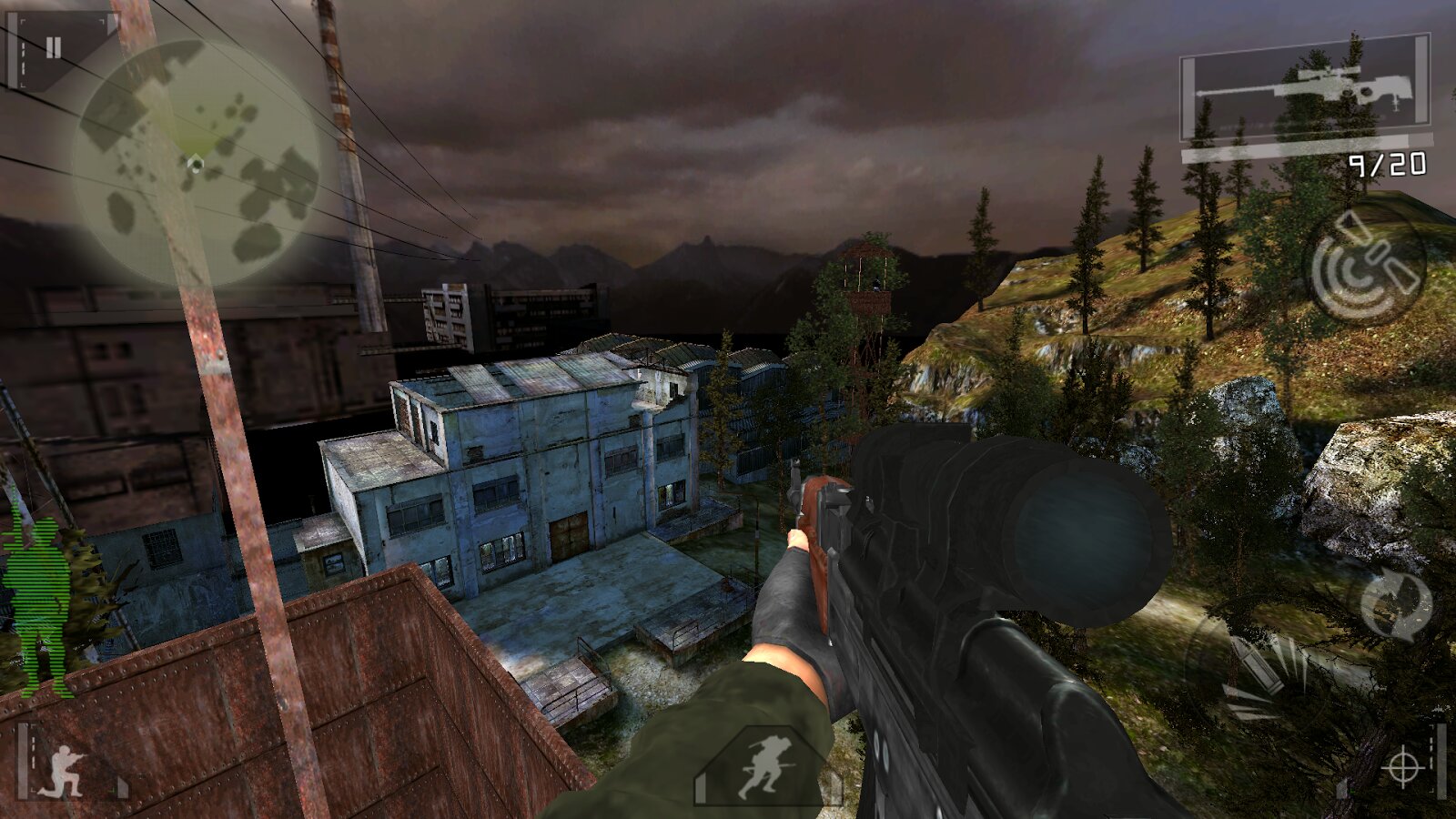Reload using the circular arrows icon
This screenshot has height=819, width=1456.
point(1396,602)
